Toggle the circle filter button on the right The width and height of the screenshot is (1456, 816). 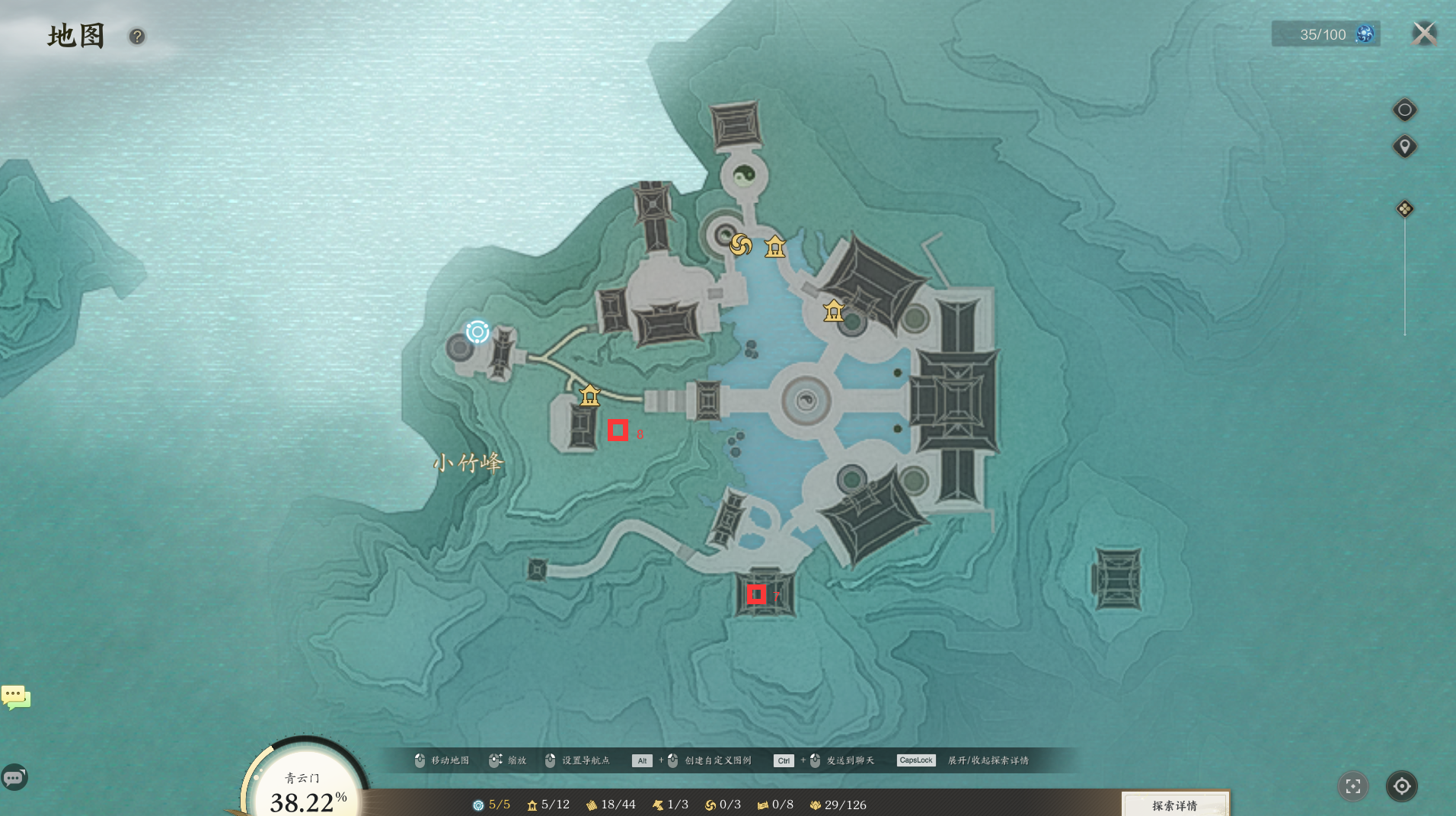click(x=1405, y=110)
